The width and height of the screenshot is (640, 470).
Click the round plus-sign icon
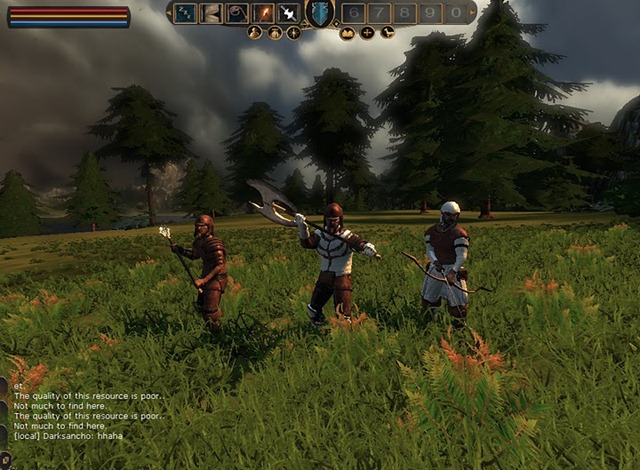click(367, 33)
